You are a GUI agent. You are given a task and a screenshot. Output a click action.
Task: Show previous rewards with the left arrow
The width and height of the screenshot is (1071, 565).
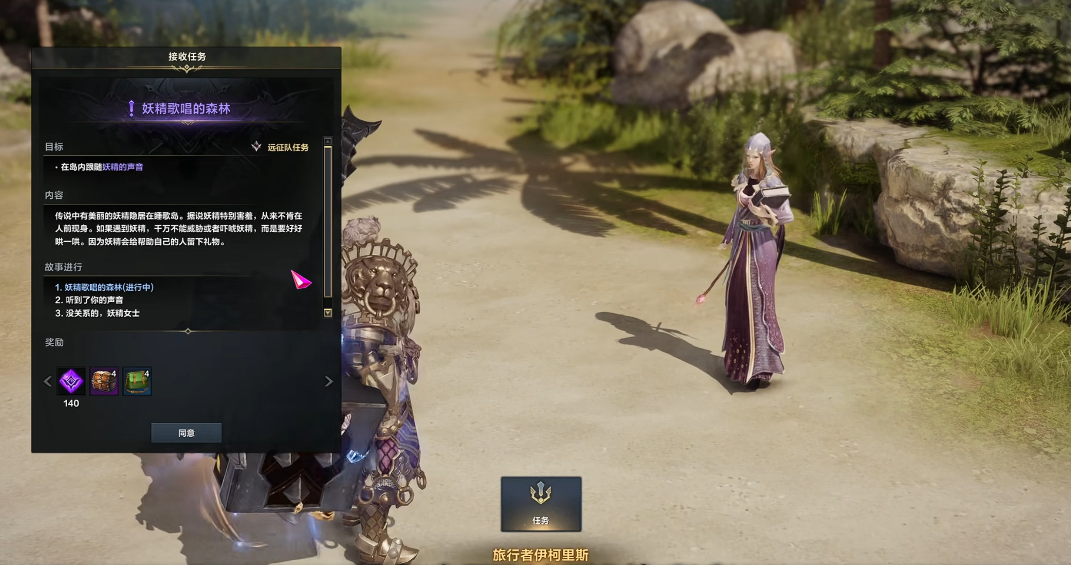47,381
